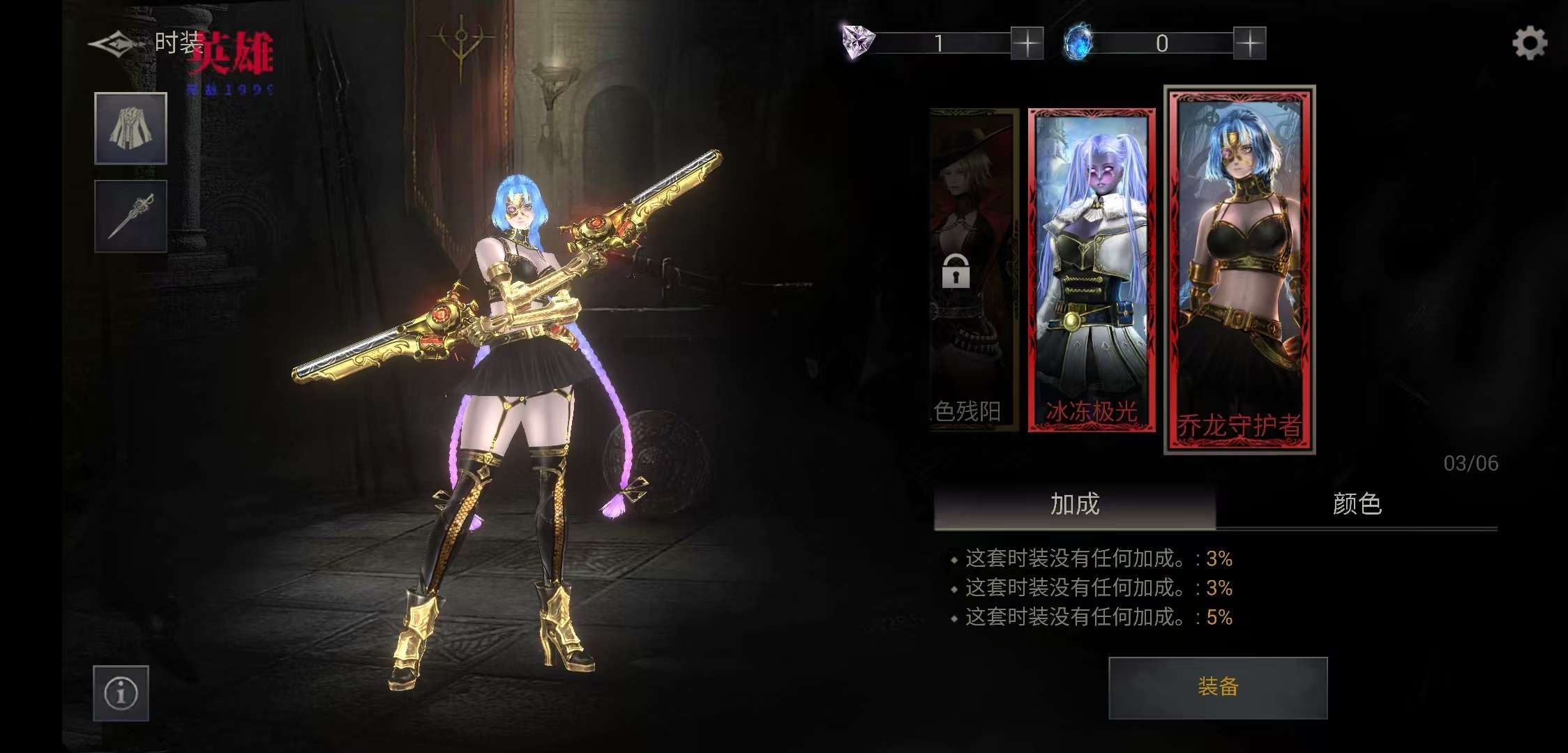Open the gear settings menu
This screenshot has height=753, width=1568.
click(x=1530, y=43)
